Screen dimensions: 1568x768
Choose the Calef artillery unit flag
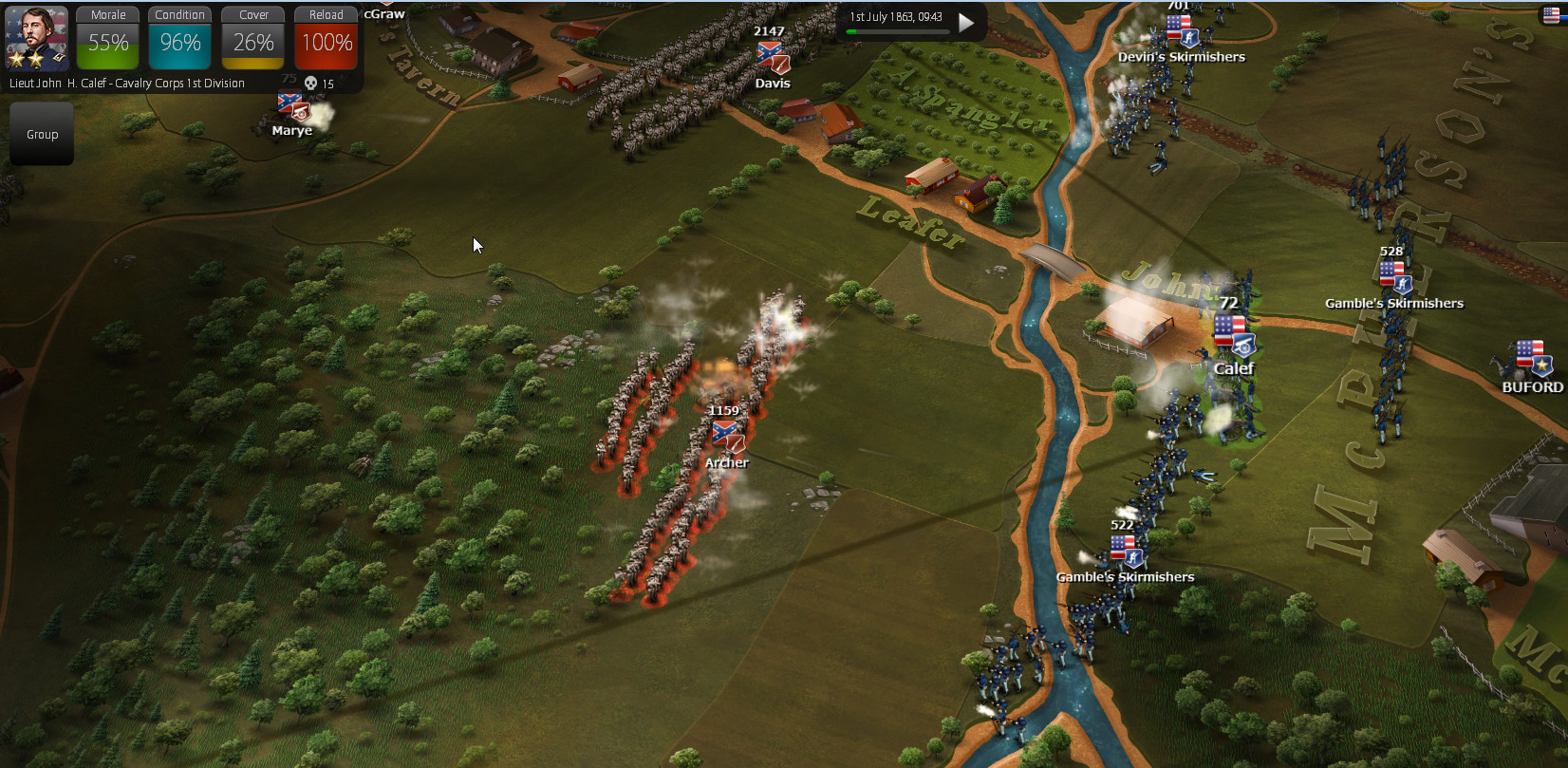click(x=1233, y=336)
